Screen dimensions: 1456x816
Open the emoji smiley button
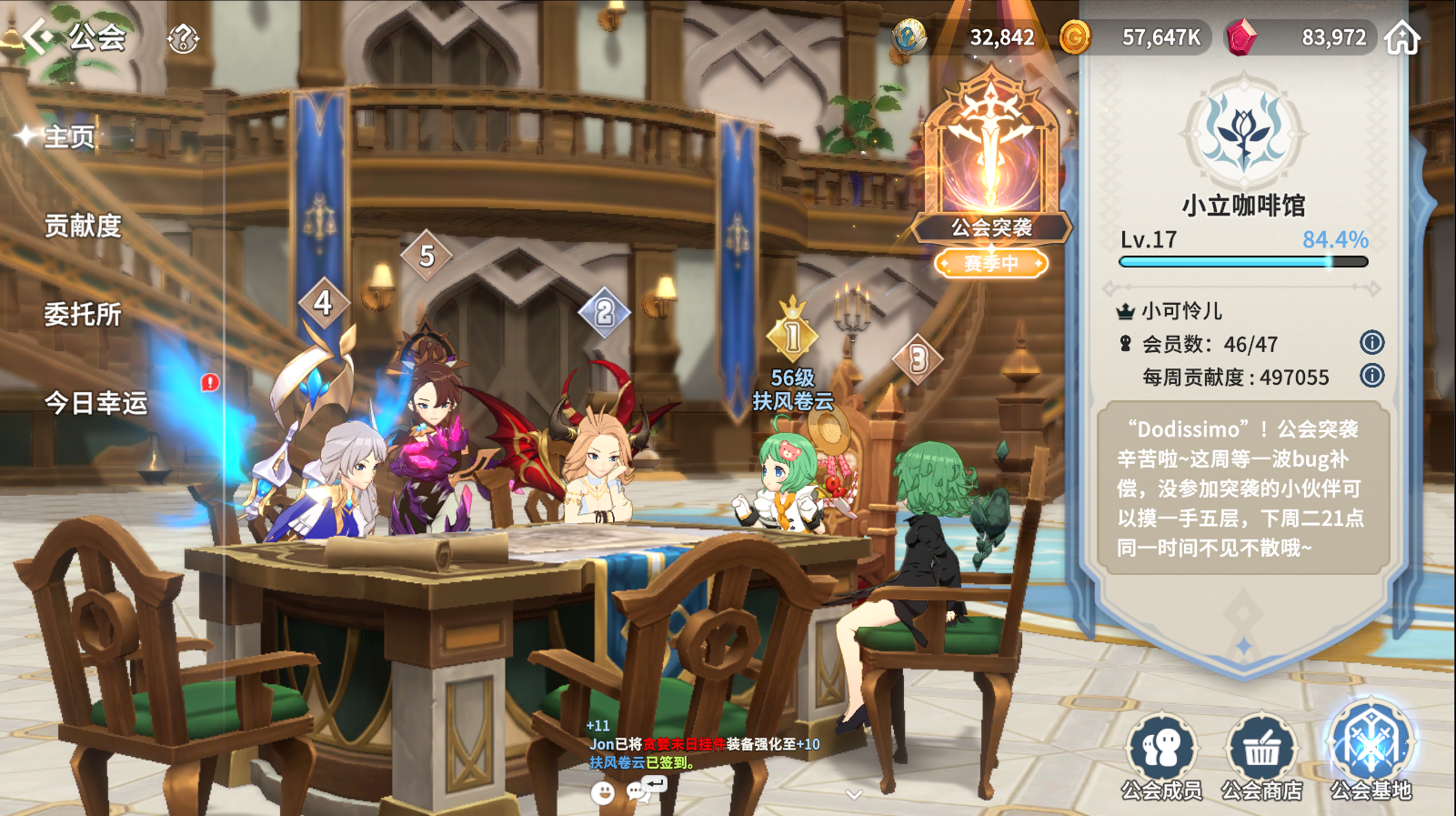tap(602, 793)
